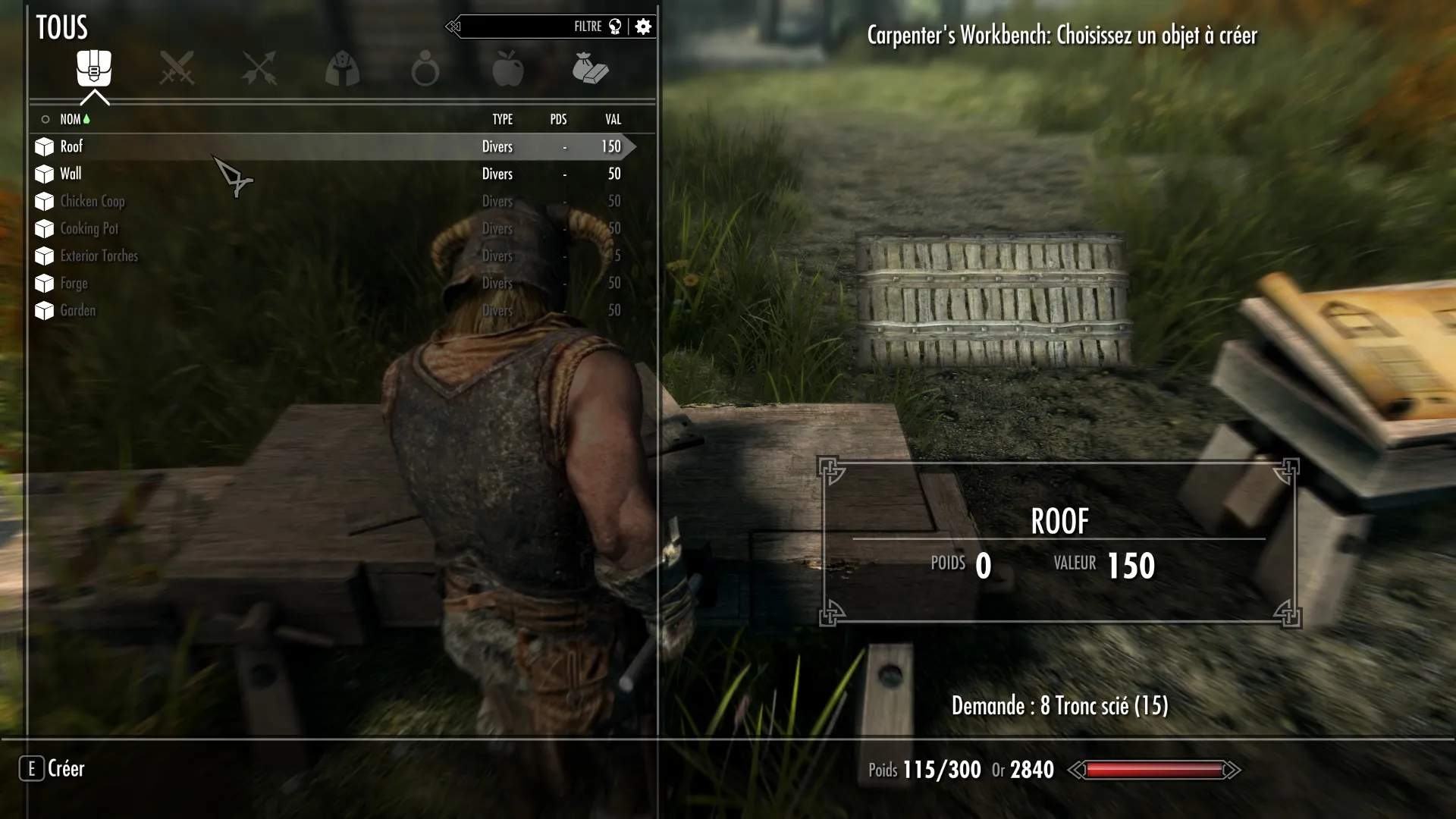
Task: Select the Roof crafting entry
Action: pos(72,146)
